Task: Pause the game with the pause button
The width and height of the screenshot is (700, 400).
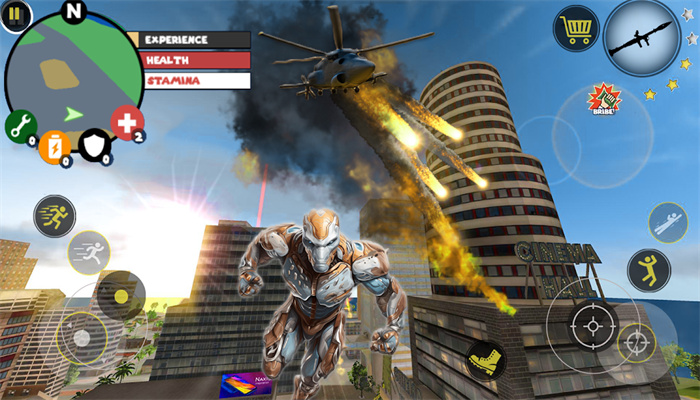Action: coord(18,13)
